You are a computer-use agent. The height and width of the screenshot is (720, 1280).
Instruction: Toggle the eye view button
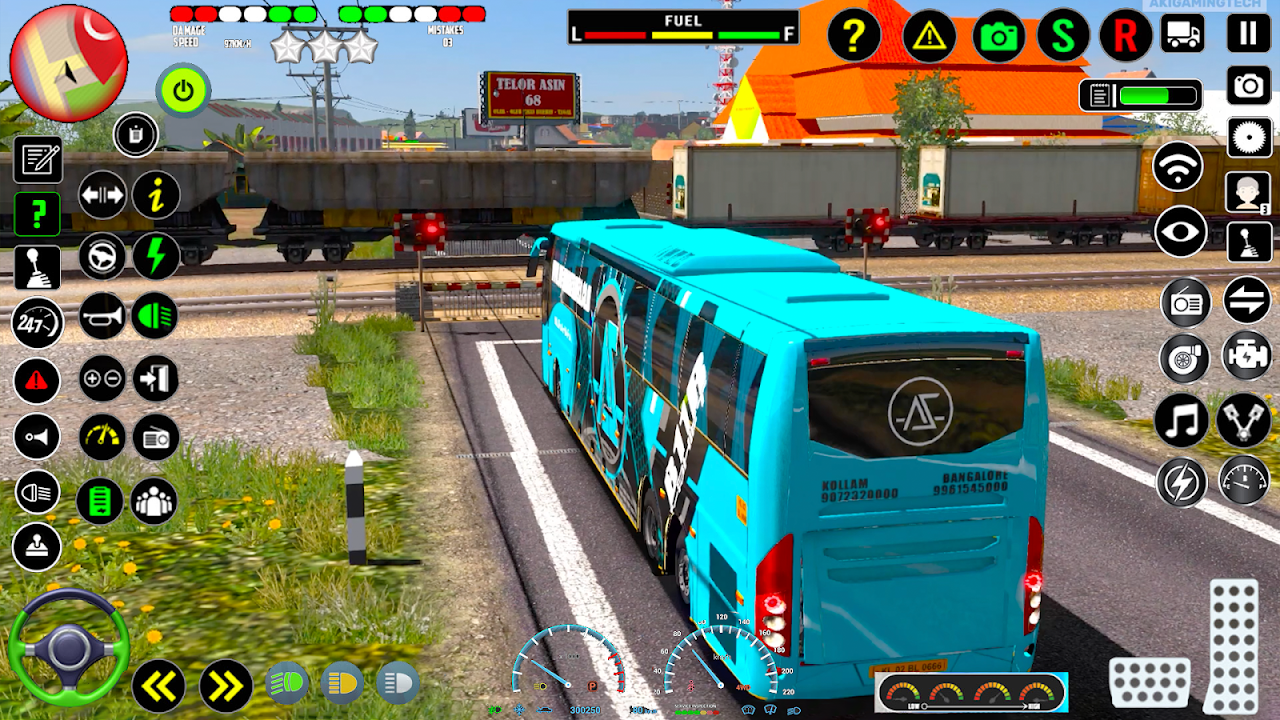point(1181,232)
